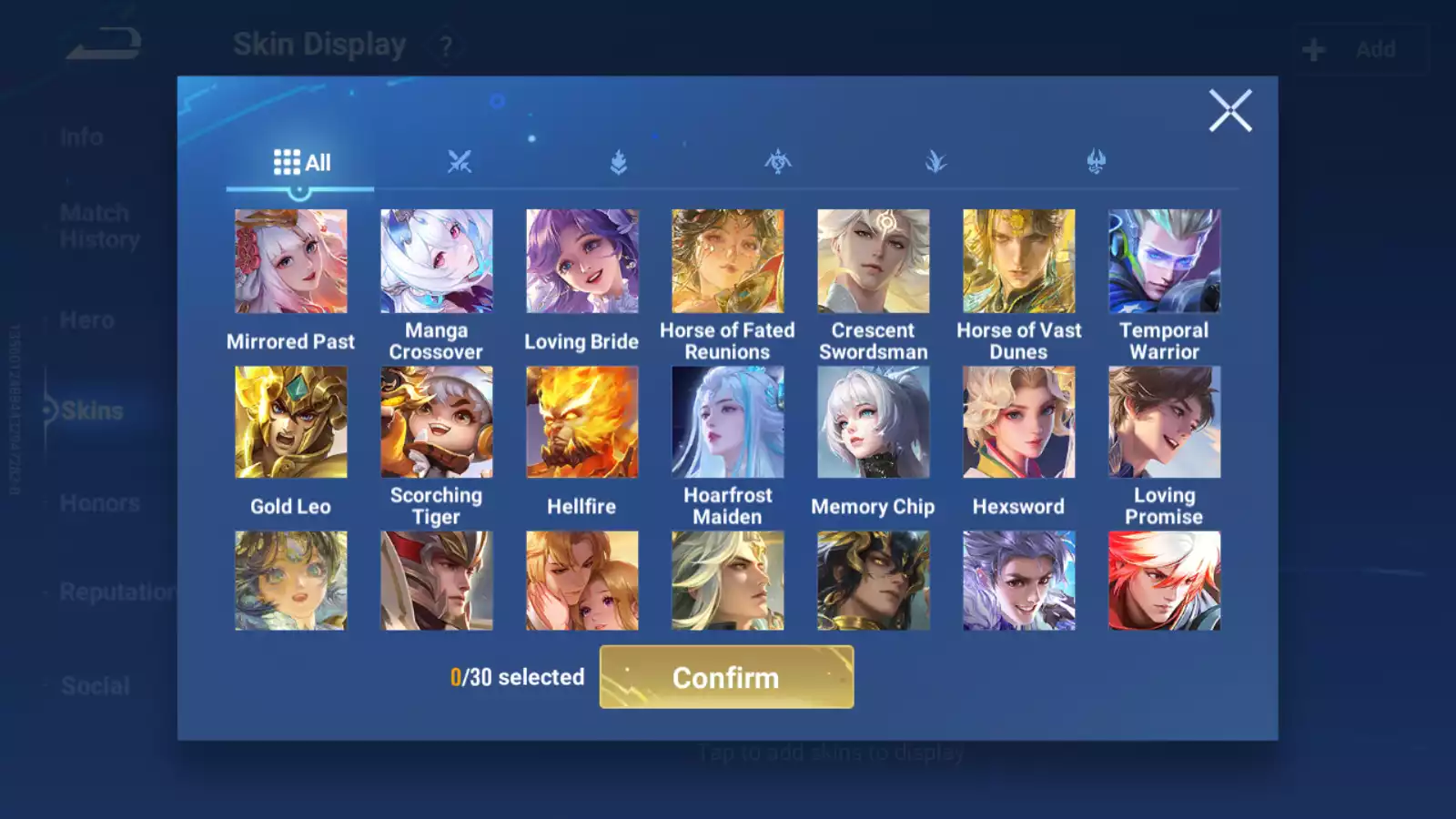1456x819 pixels.
Task: Choose the Crescent Swordsman skin
Action: coord(874,261)
